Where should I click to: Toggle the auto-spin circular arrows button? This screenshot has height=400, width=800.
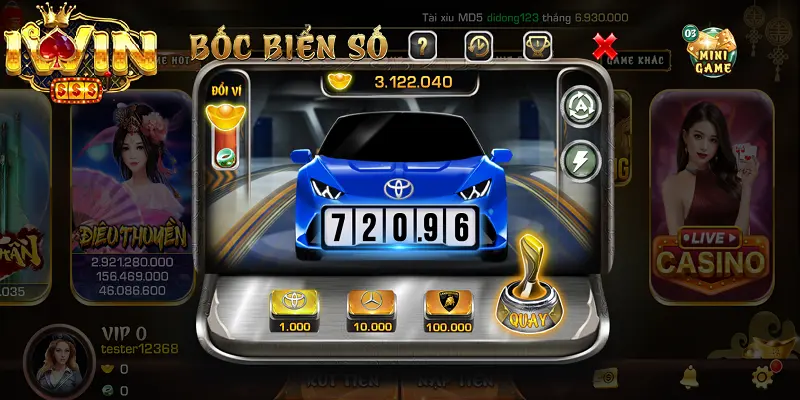[579, 105]
